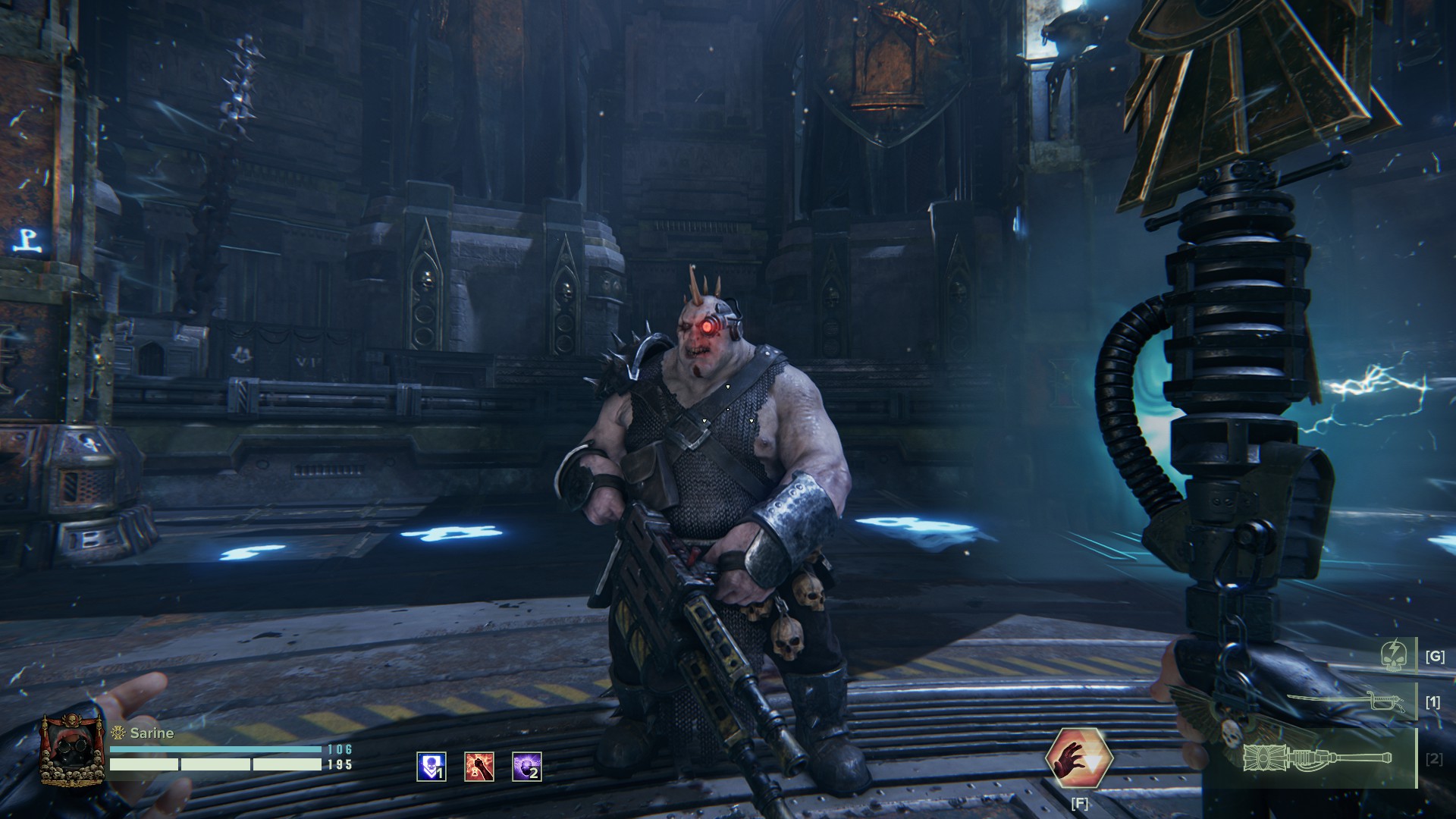Click Sarine's character portrait
Screen dimensions: 1456x819
[x=72, y=750]
